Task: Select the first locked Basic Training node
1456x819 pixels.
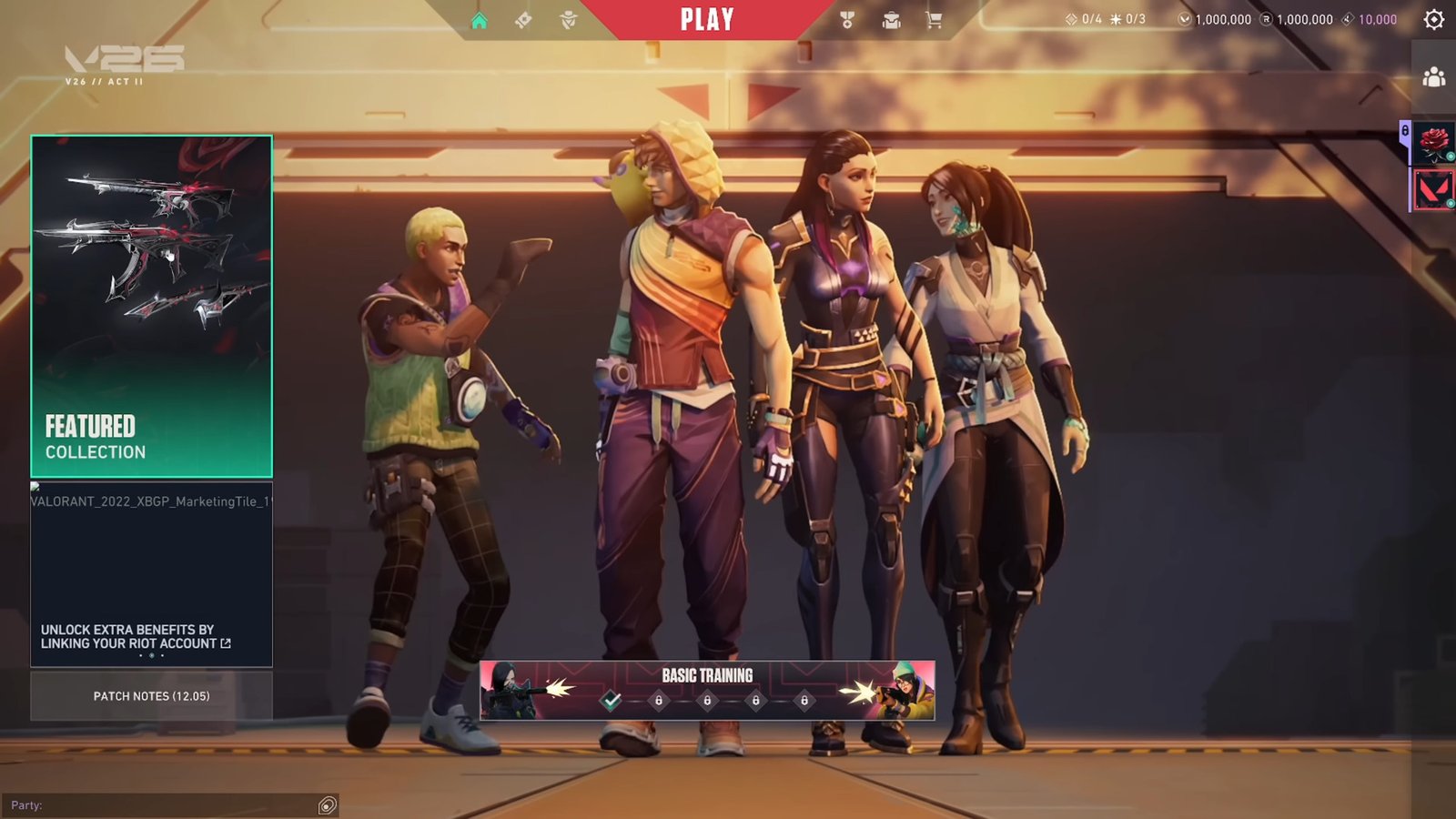Action: [659, 700]
